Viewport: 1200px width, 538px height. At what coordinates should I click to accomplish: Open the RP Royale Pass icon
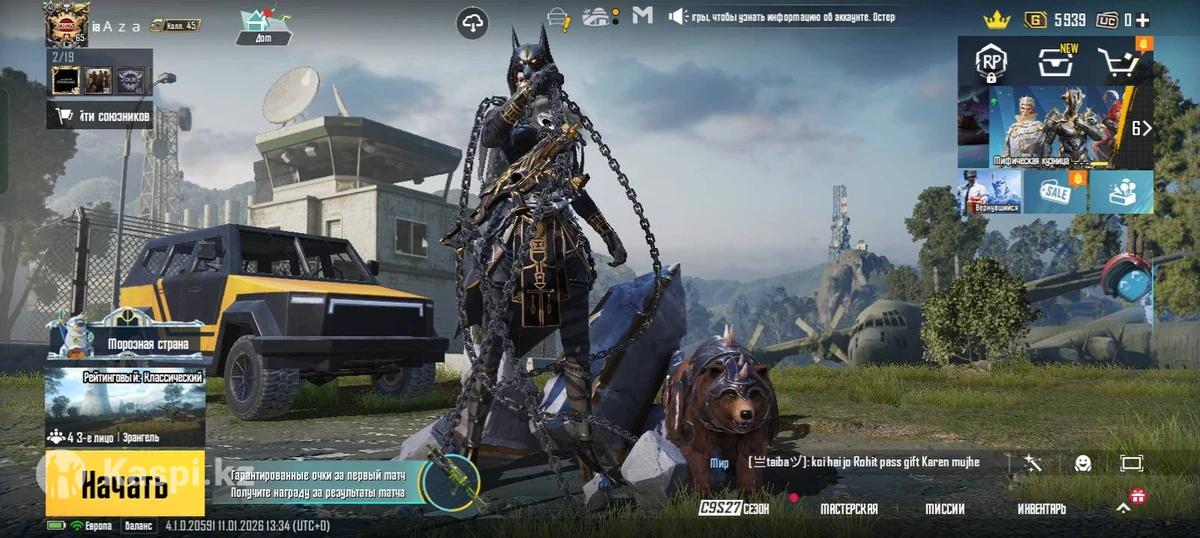click(x=990, y=62)
